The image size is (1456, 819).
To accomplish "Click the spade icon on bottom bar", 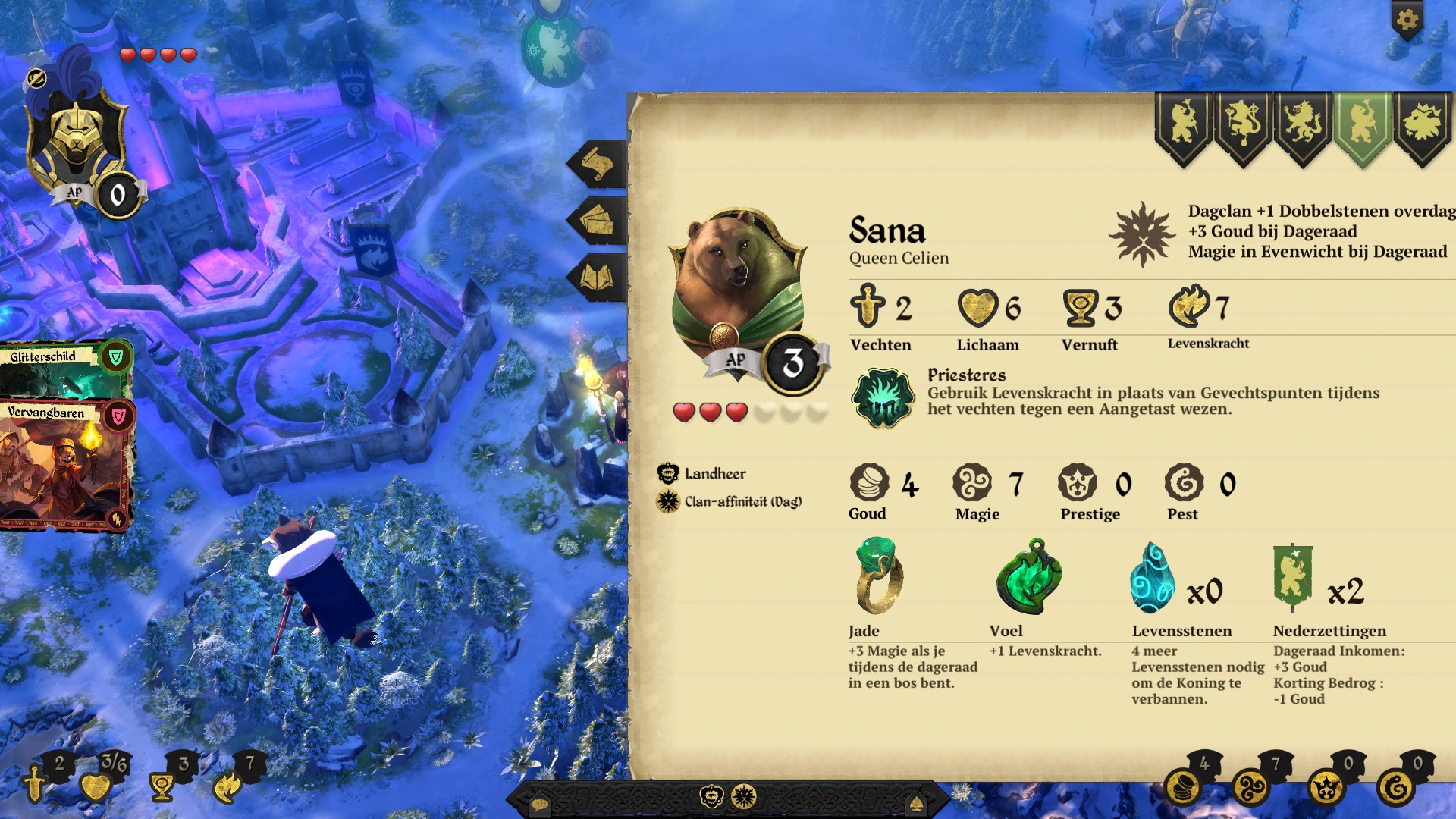I will 915,804.
